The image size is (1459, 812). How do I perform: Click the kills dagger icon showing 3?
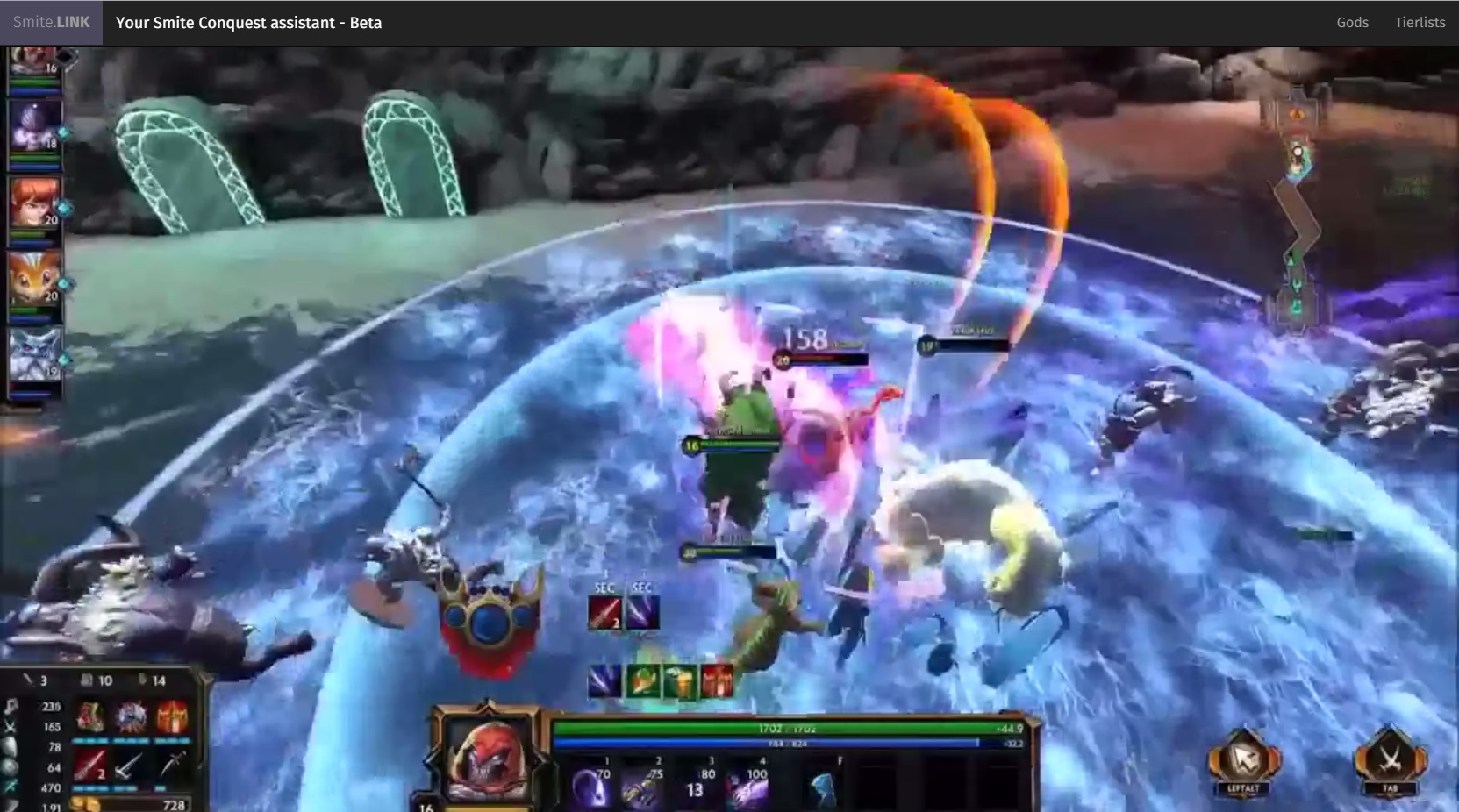point(30,680)
